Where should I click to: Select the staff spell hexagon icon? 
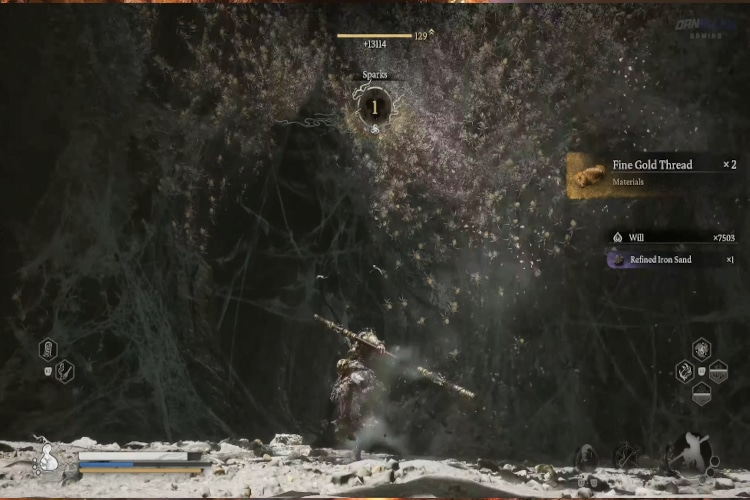64,371
